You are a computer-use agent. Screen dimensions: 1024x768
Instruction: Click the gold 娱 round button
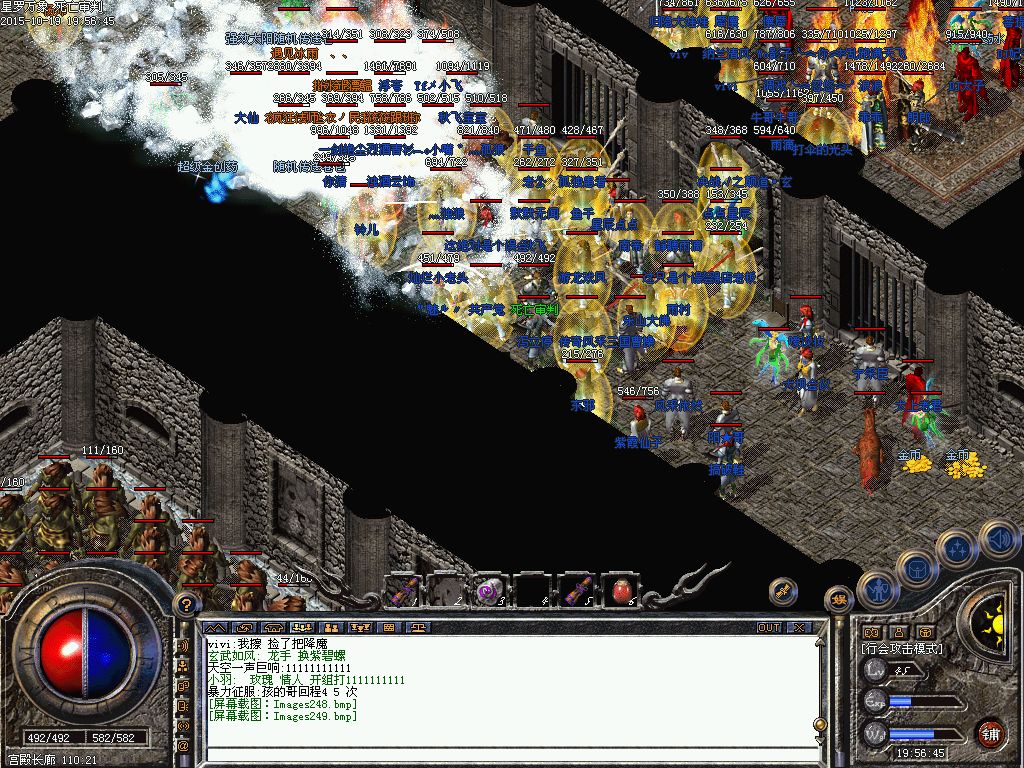(x=838, y=600)
